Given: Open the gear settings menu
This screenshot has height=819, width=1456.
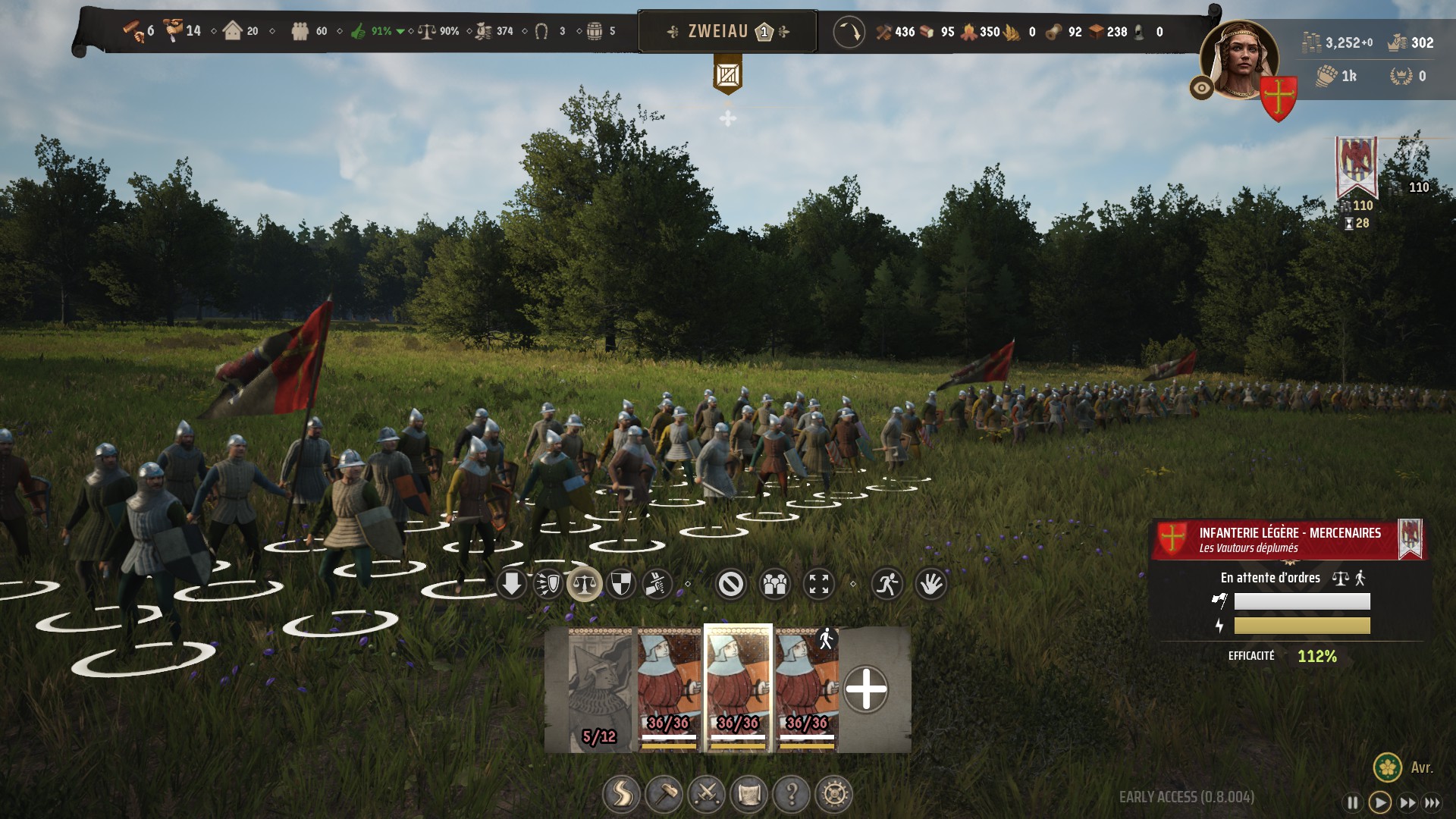Looking at the screenshot, I should coord(834,794).
